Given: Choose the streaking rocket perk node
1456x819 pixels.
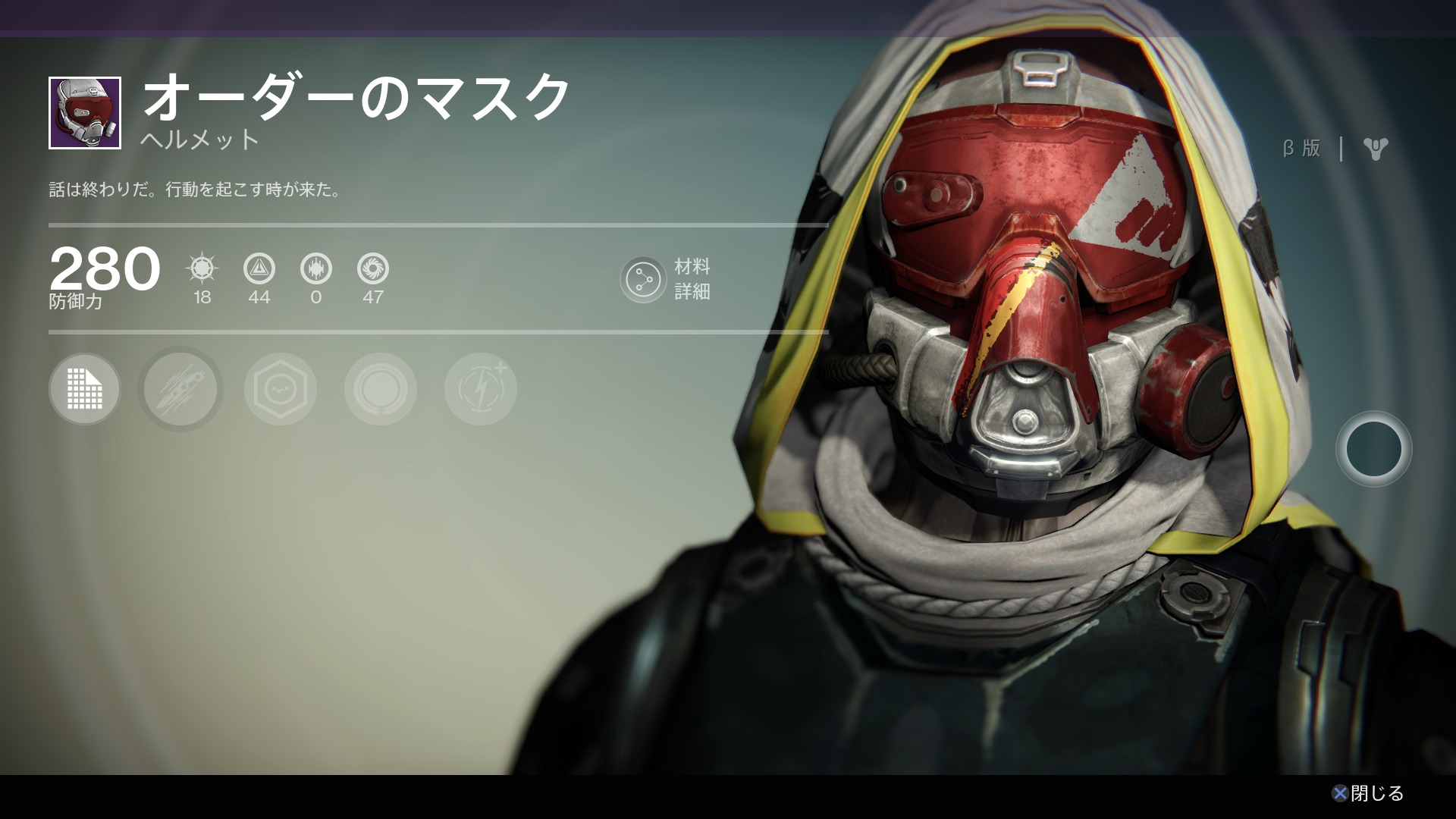Looking at the screenshot, I should pyautogui.click(x=180, y=389).
